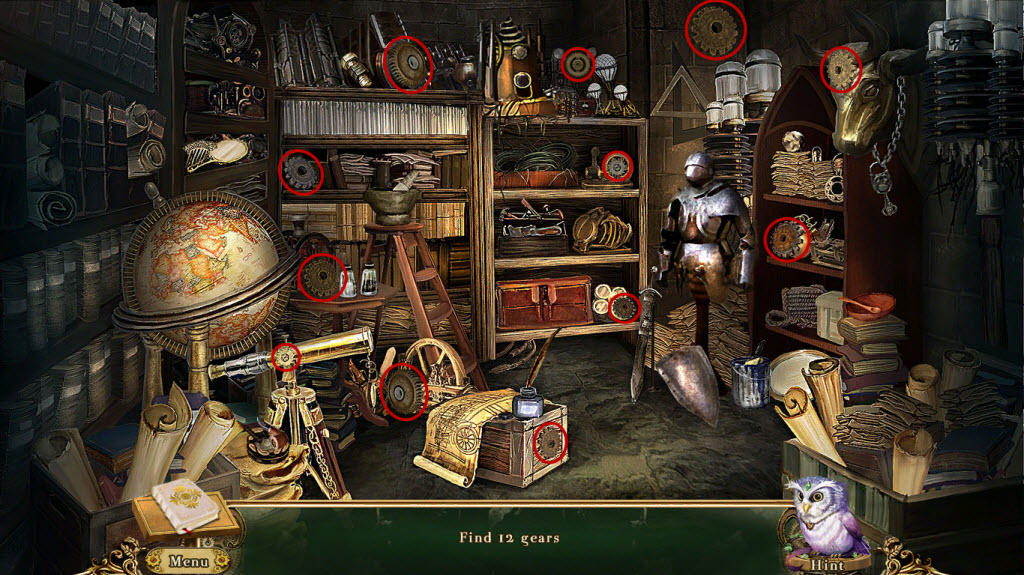Screen dimensions: 1024x575
Task: Use the purple owl Hint button
Action: 826,520
